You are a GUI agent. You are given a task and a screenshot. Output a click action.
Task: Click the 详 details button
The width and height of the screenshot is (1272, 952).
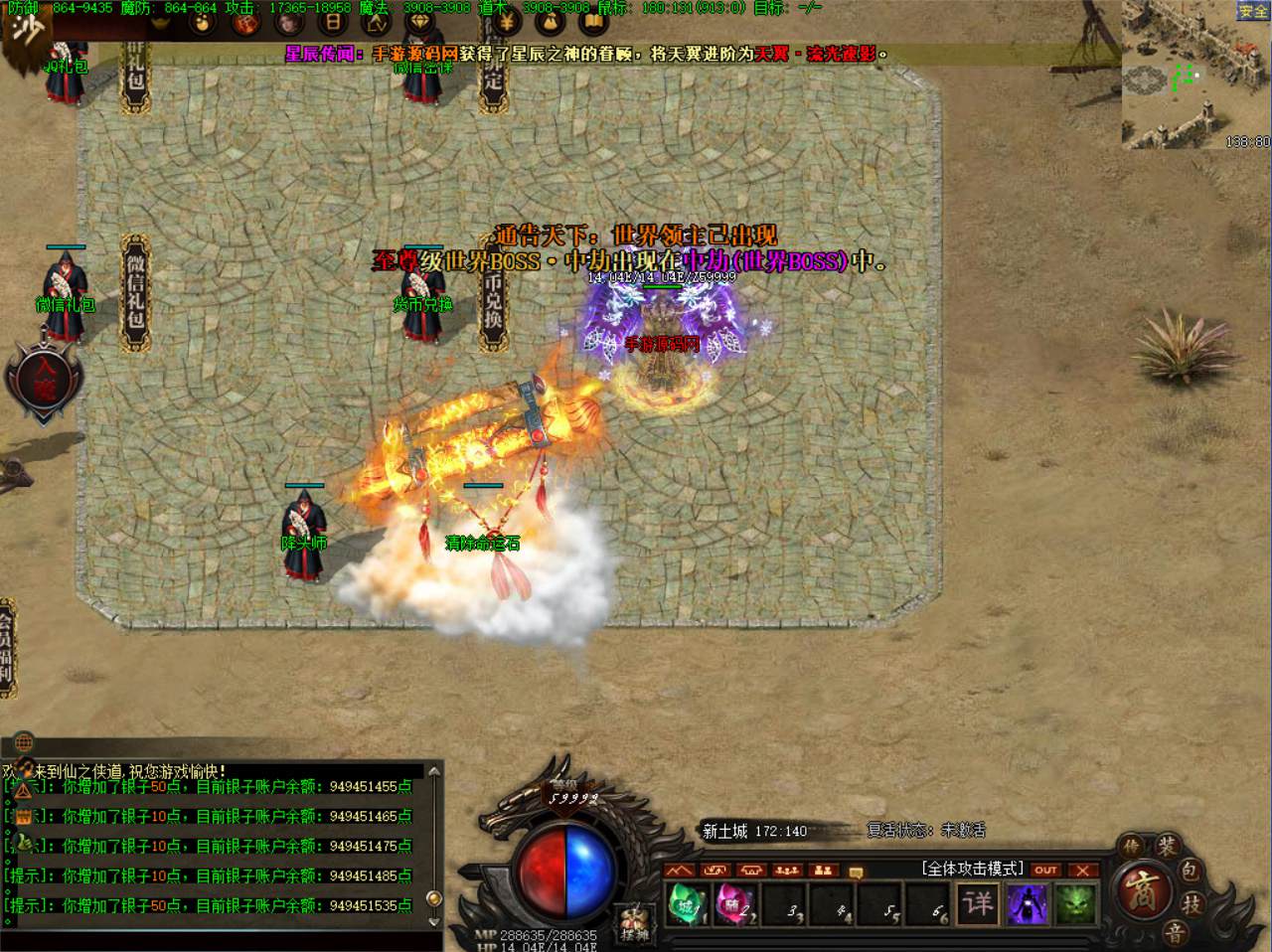(x=978, y=903)
